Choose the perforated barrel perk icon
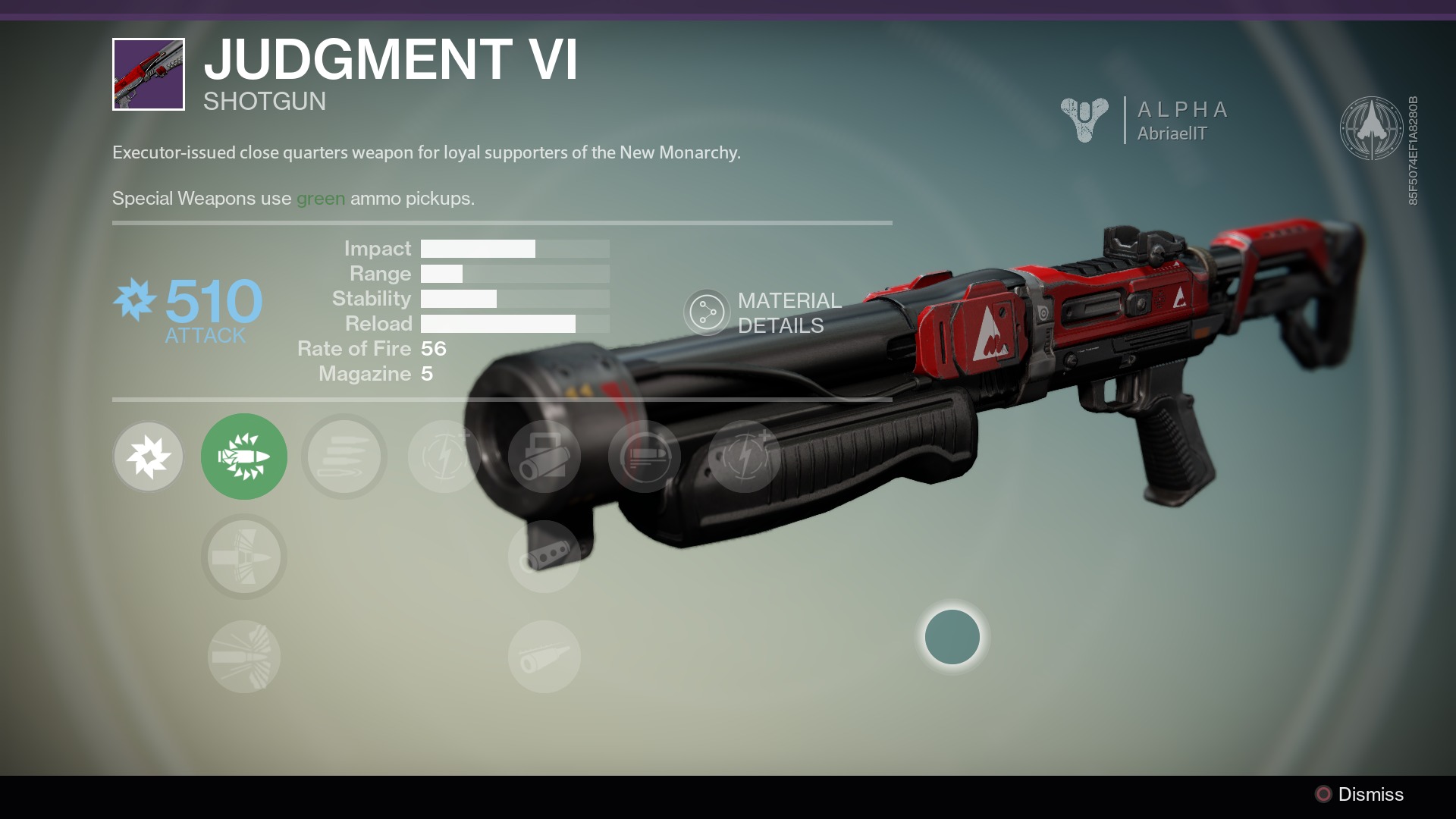Viewport: 1456px width, 819px height. (544, 557)
